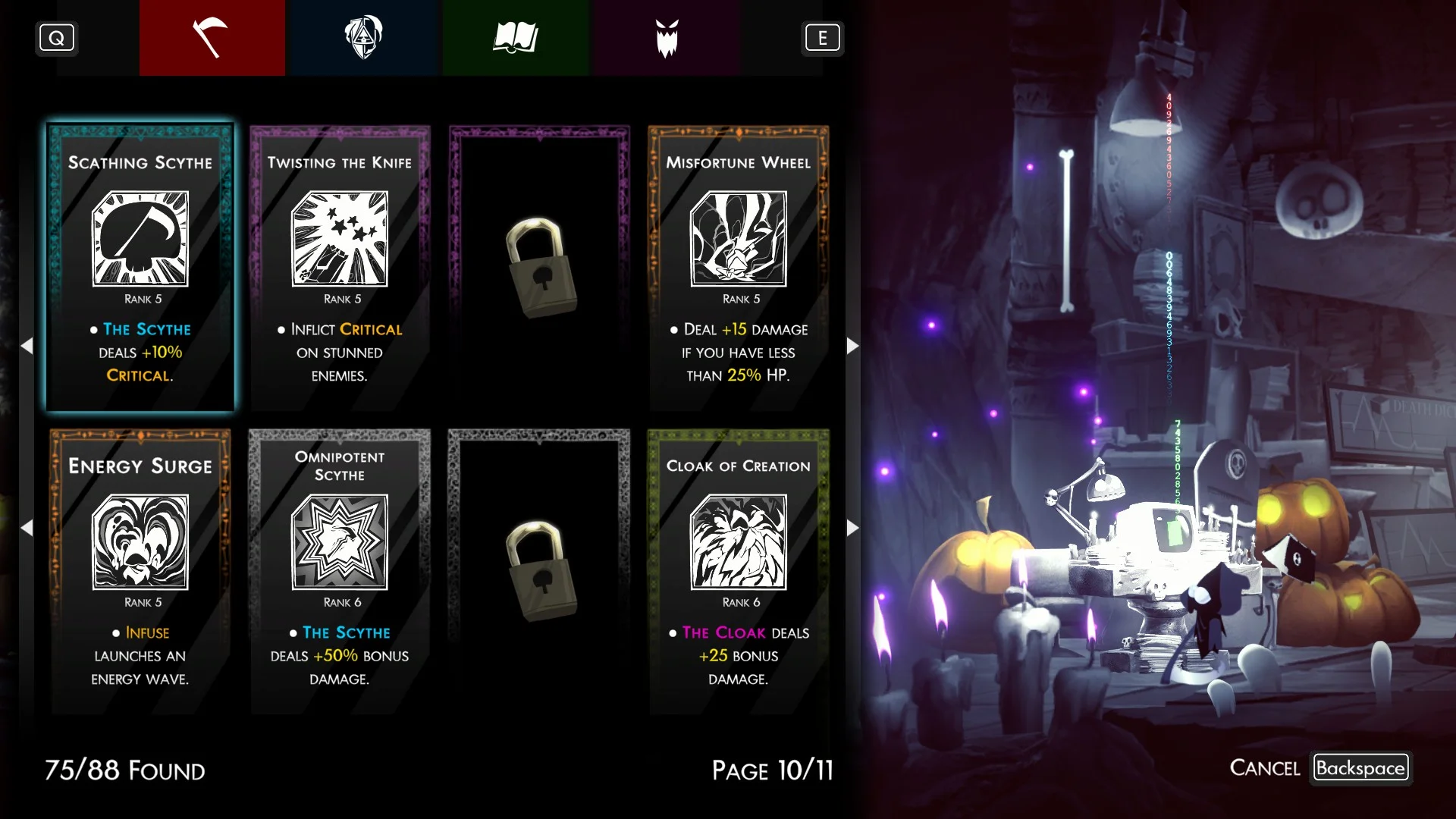Select the Scathing Scythe card
This screenshot has width=1456, height=819.
tap(140, 268)
